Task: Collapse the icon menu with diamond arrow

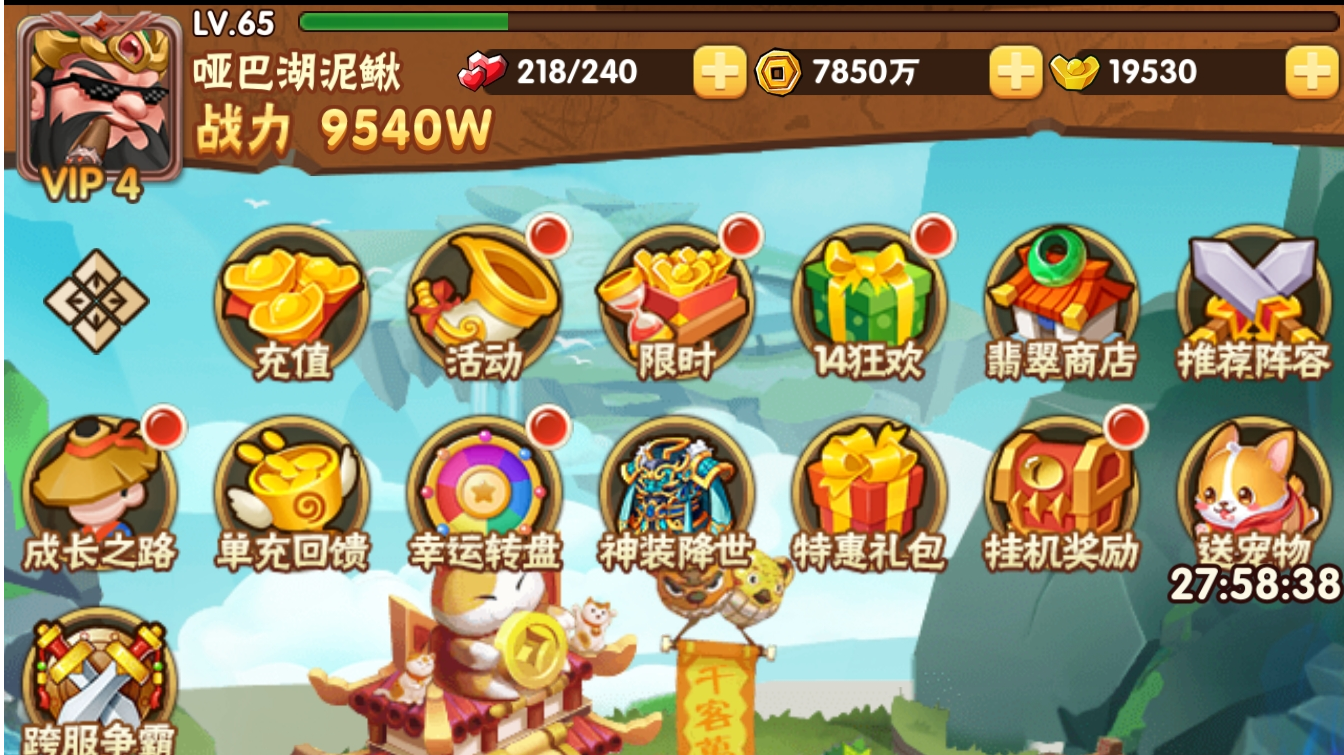Action: click(95, 300)
